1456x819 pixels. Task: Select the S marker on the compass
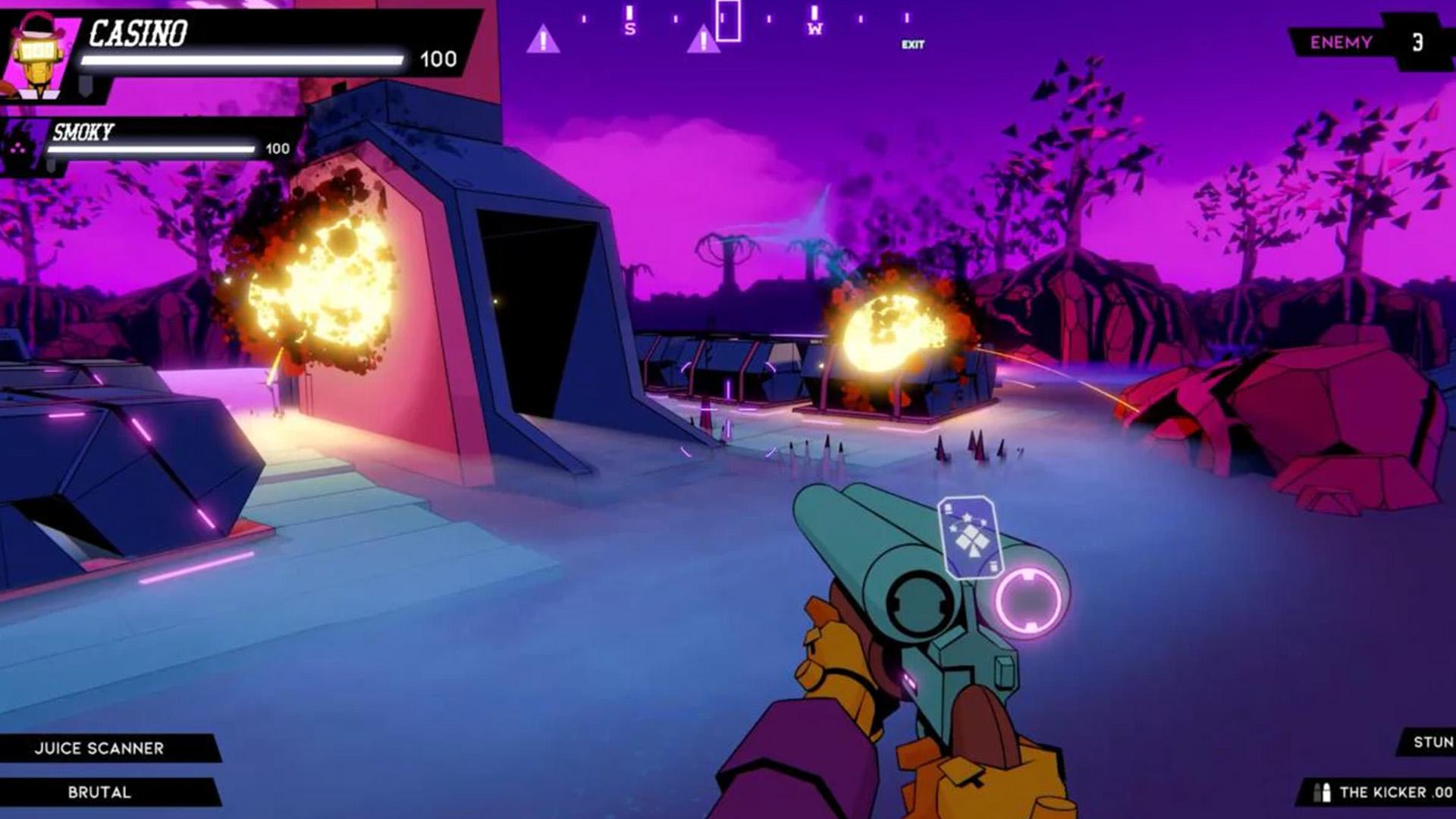[629, 25]
